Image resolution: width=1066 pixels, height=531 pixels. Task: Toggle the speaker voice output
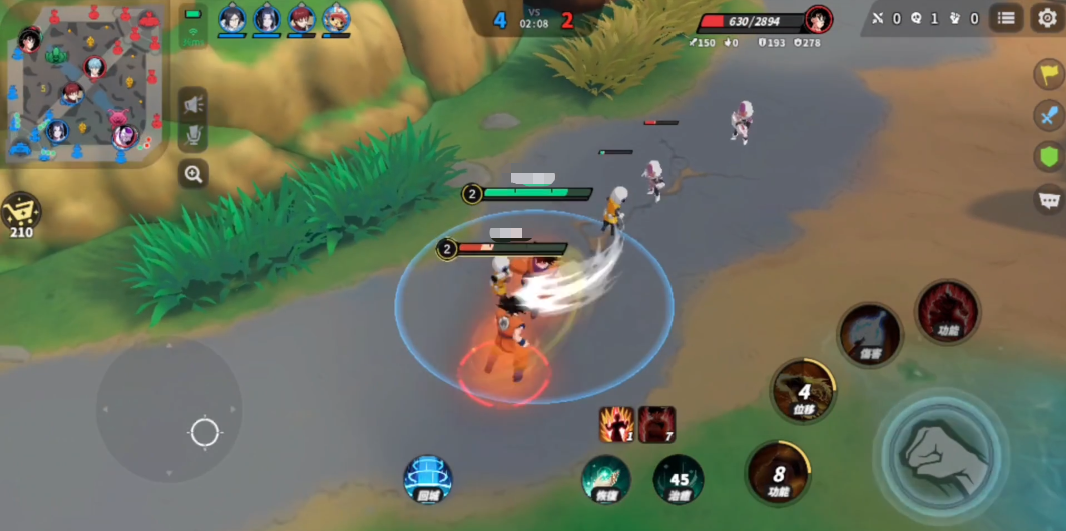[x=193, y=103]
